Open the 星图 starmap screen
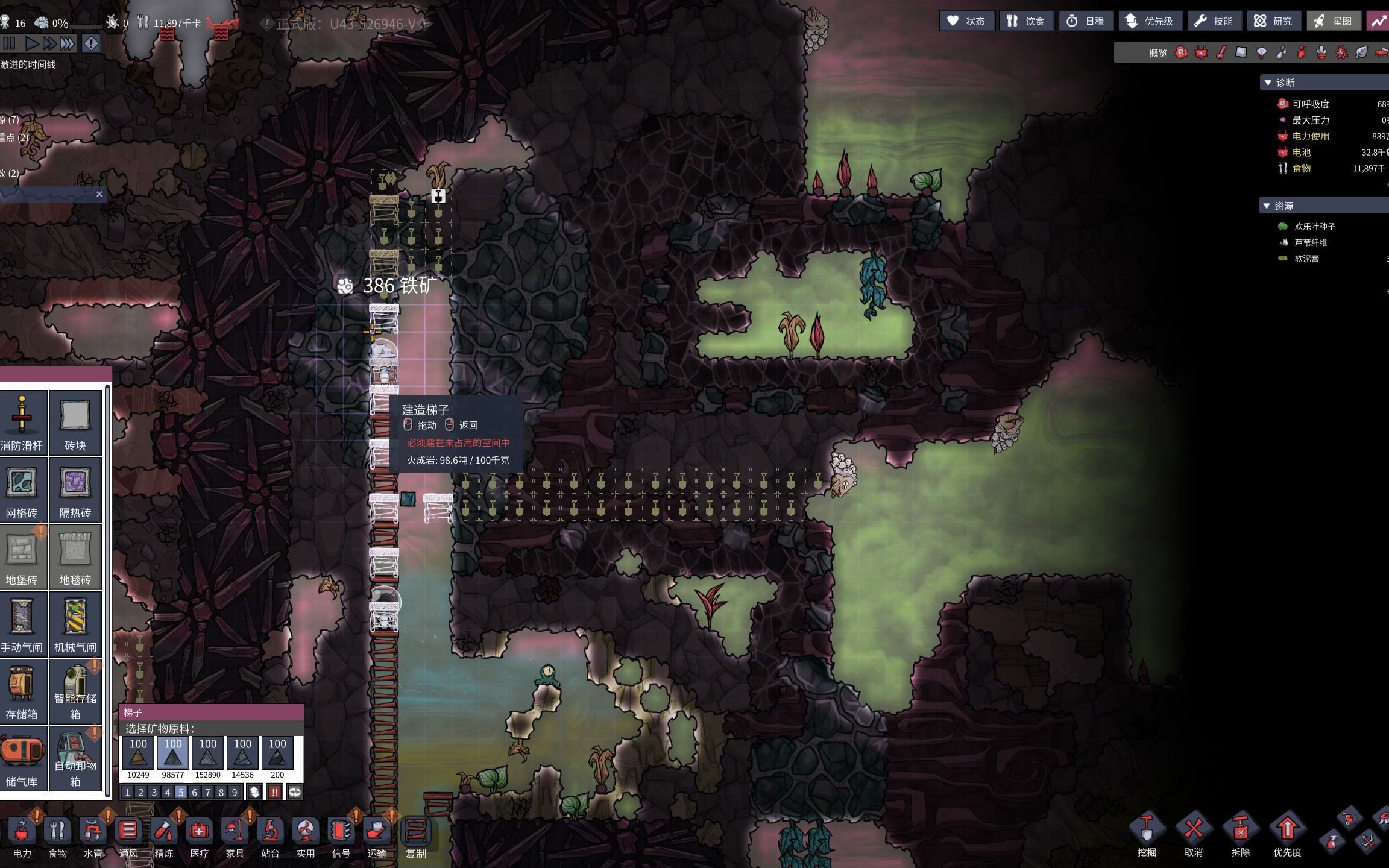This screenshot has width=1389, height=868. [x=1333, y=21]
